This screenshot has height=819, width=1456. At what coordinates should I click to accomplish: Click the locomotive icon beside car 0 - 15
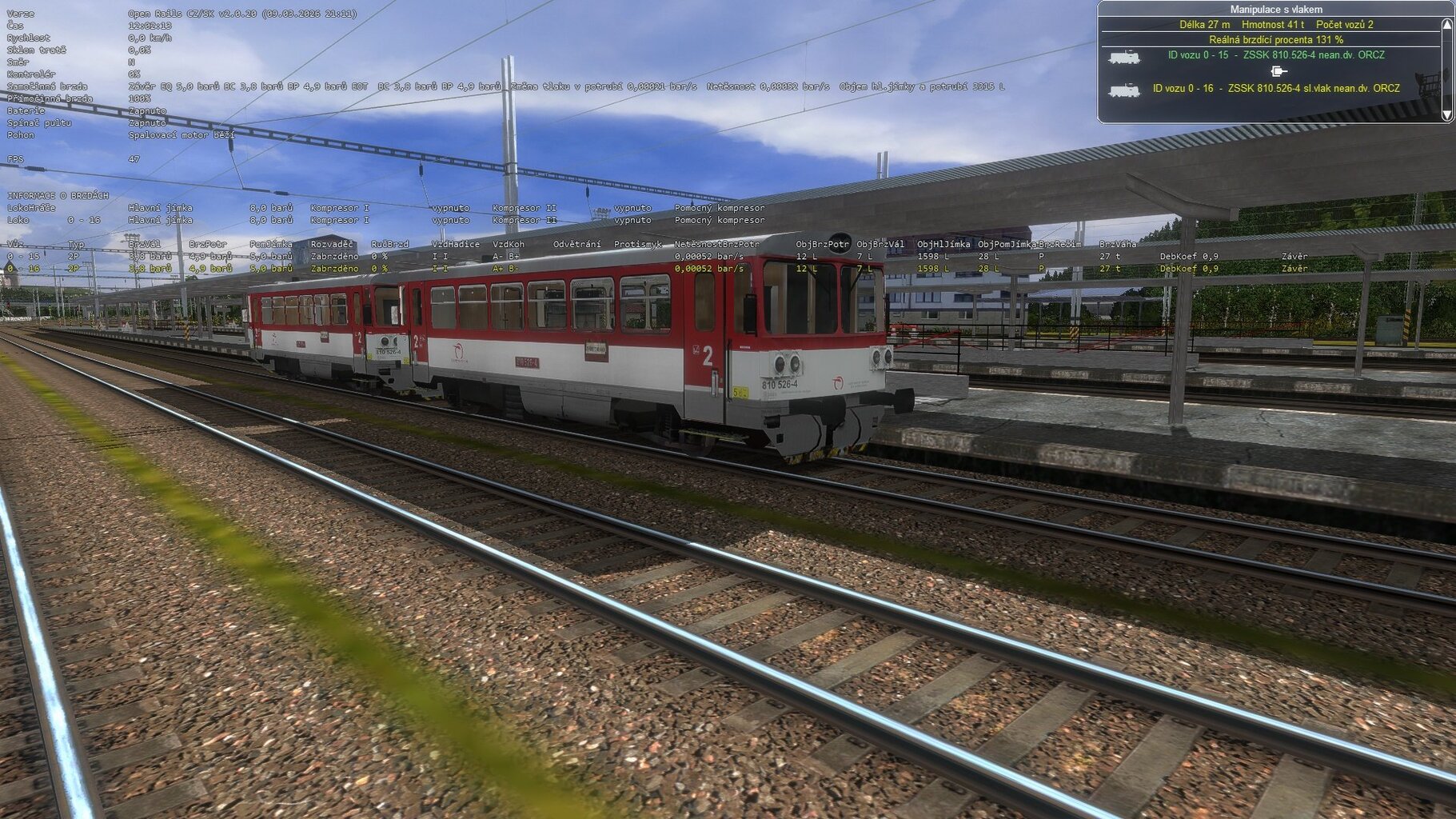click(x=1123, y=57)
